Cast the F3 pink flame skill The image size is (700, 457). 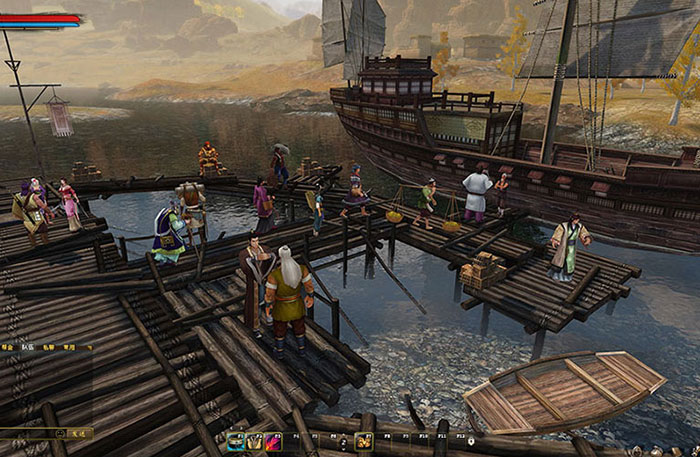pyautogui.click(x=273, y=441)
